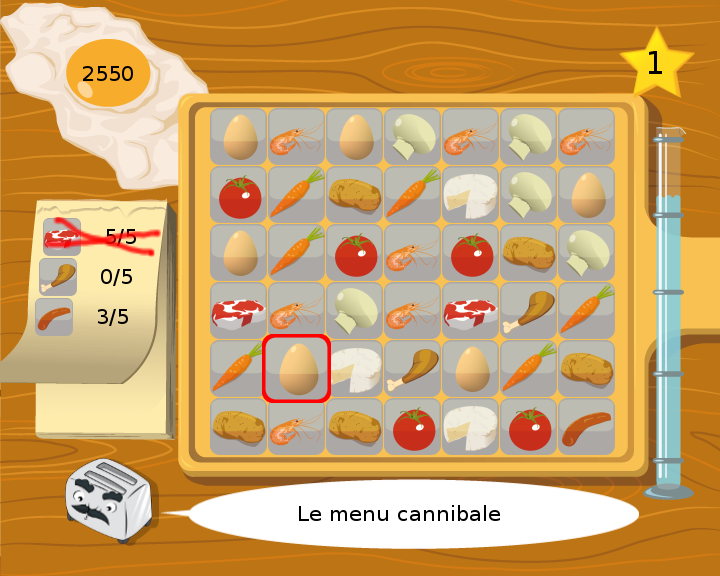This screenshot has height=576, width=720.
Task: Choose the tomato tile next to the sausage
Action: 529,428
